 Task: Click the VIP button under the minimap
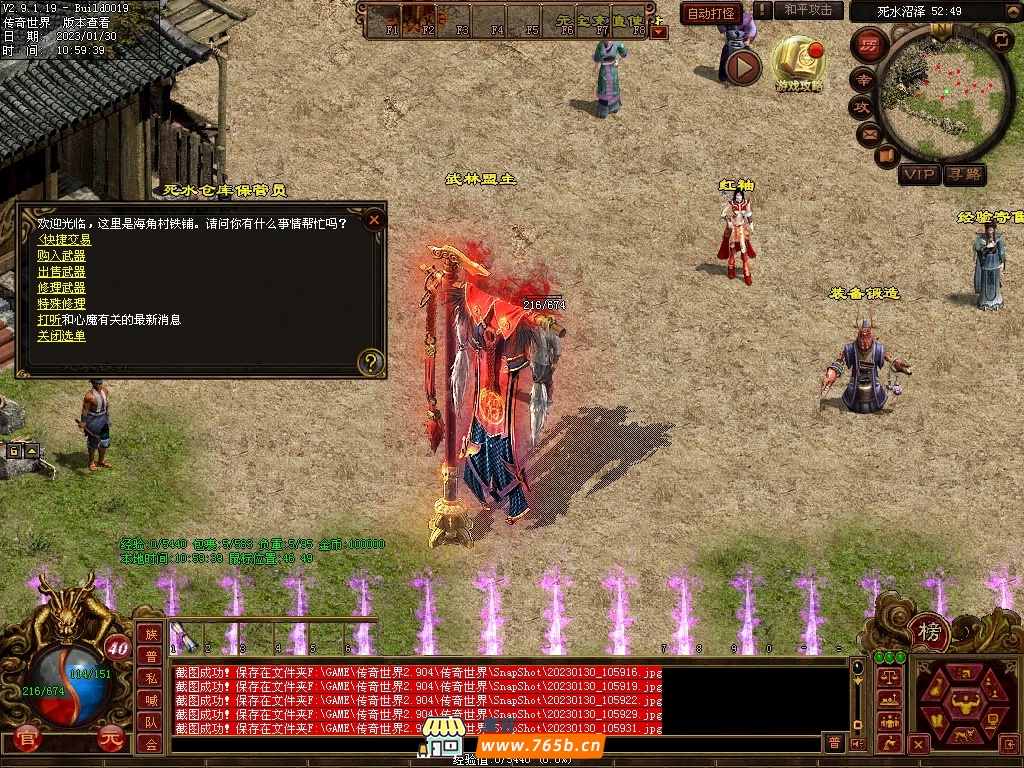919,175
